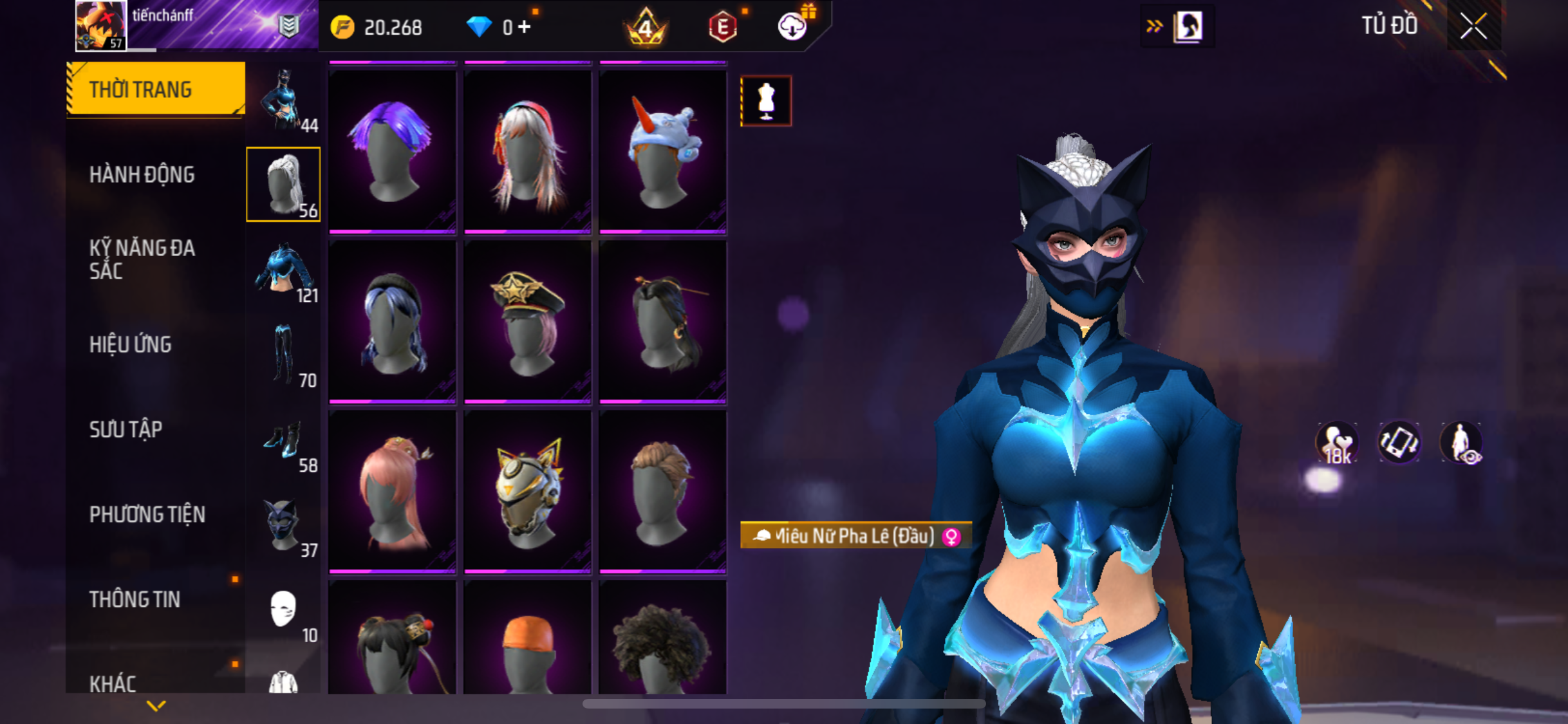The height and width of the screenshot is (724, 1568).
Task: Close the wardrobe screen
Action: (1473, 26)
